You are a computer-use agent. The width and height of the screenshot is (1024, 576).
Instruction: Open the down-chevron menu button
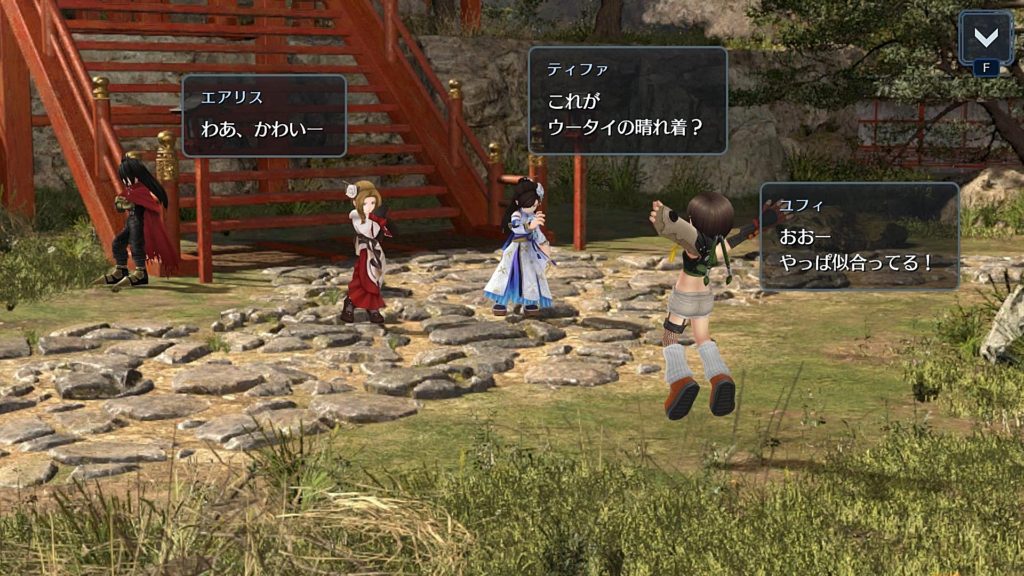[x=985, y=39]
